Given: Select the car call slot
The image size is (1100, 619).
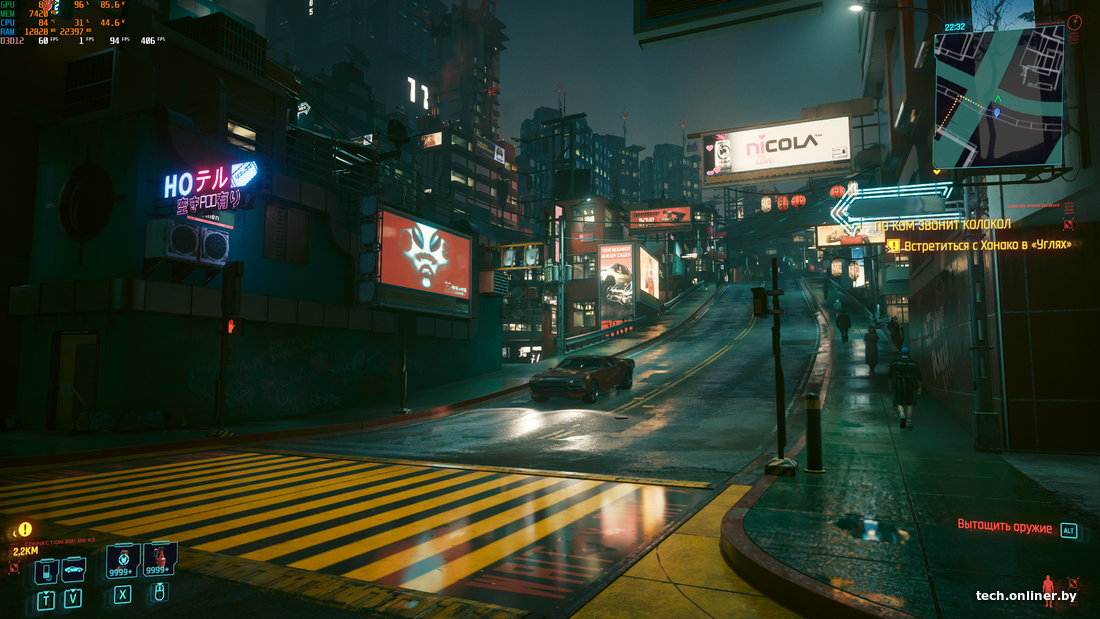Looking at the screenshot, I should [x=73, y=569].
